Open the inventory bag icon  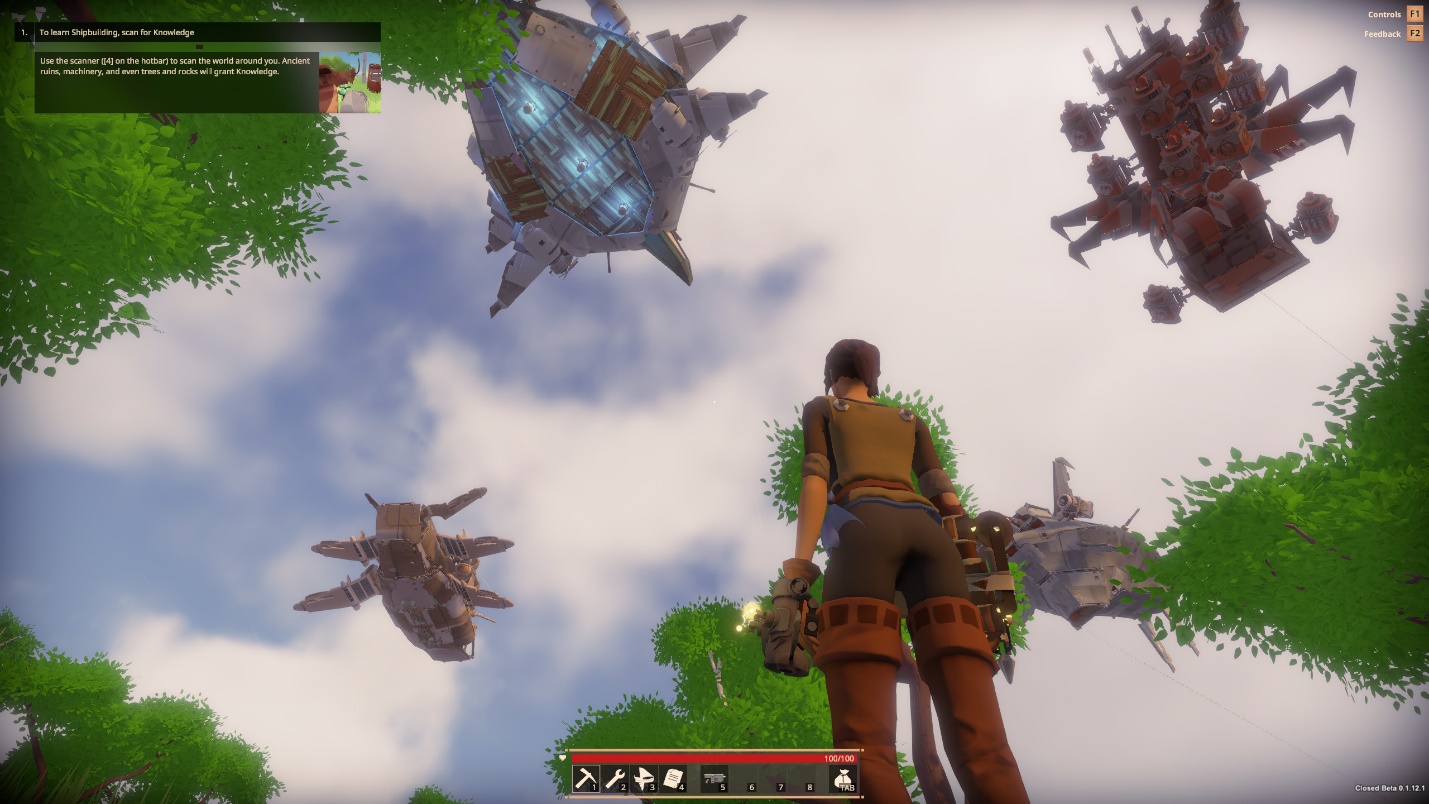(x=845, y=779)
